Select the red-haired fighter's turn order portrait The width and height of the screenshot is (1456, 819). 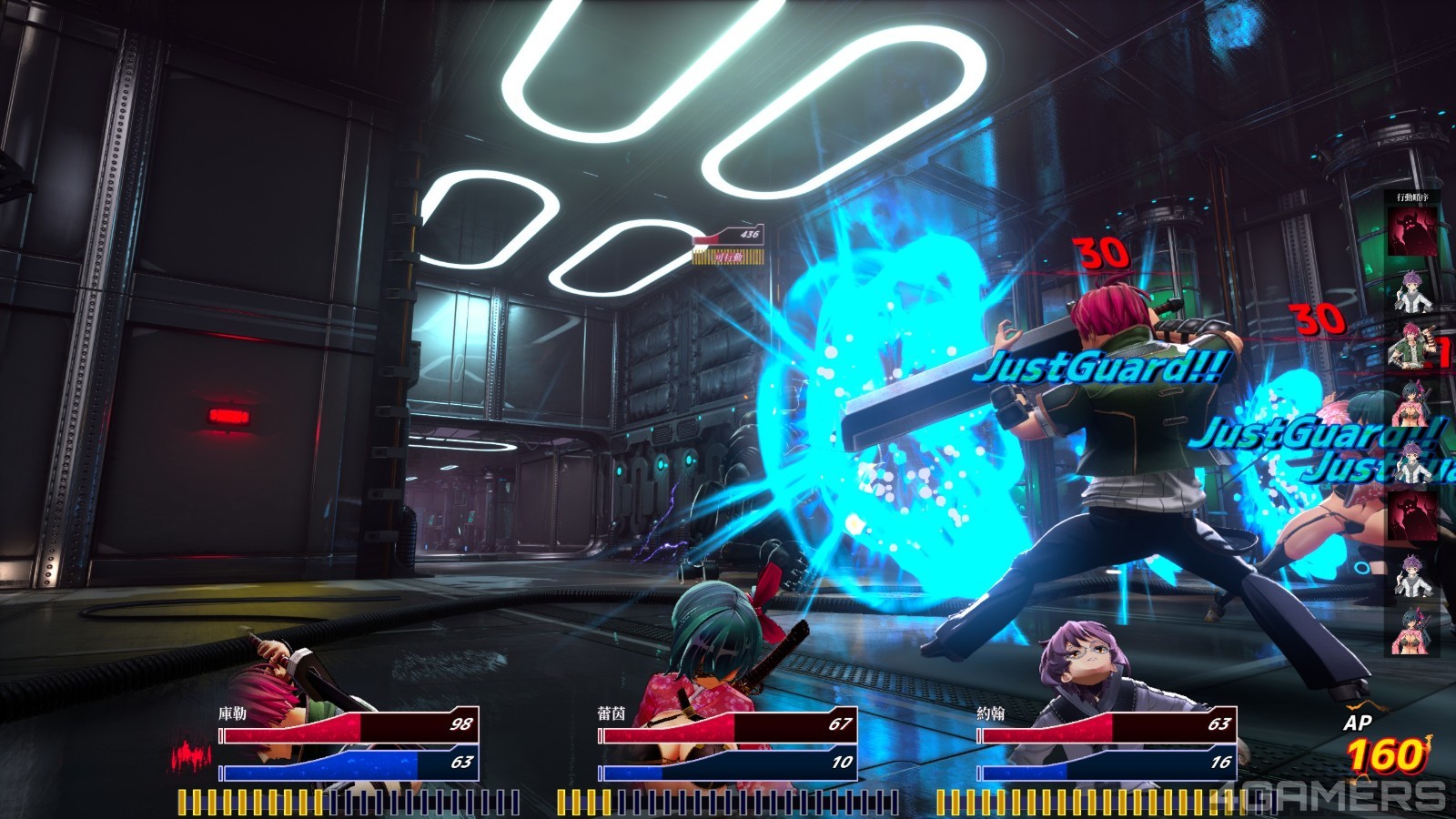tap(1411, 347)
